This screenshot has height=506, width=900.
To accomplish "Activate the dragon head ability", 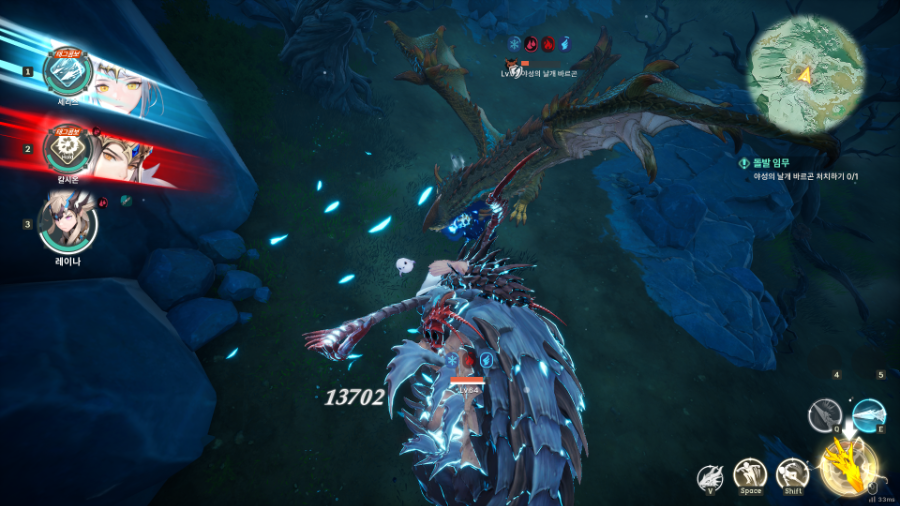I will (712, 477).
